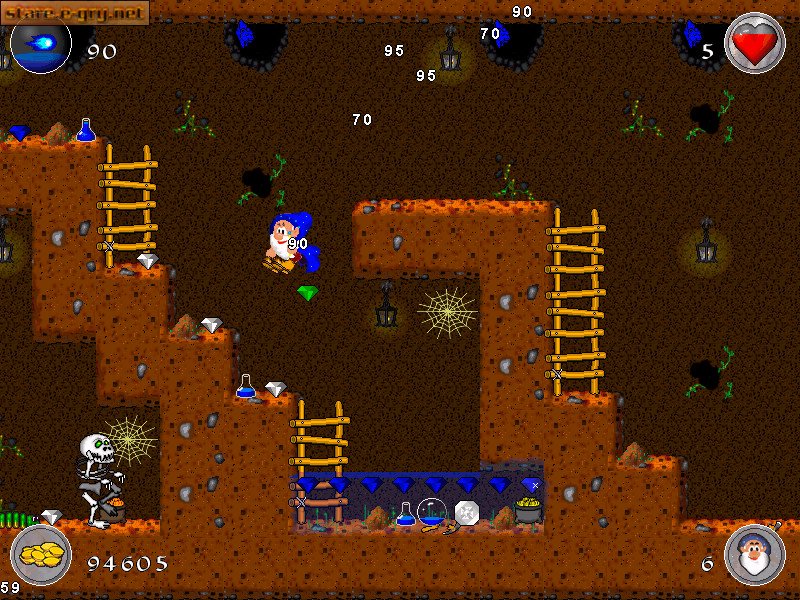Click the gold coins treasure icon

[41, 554]
